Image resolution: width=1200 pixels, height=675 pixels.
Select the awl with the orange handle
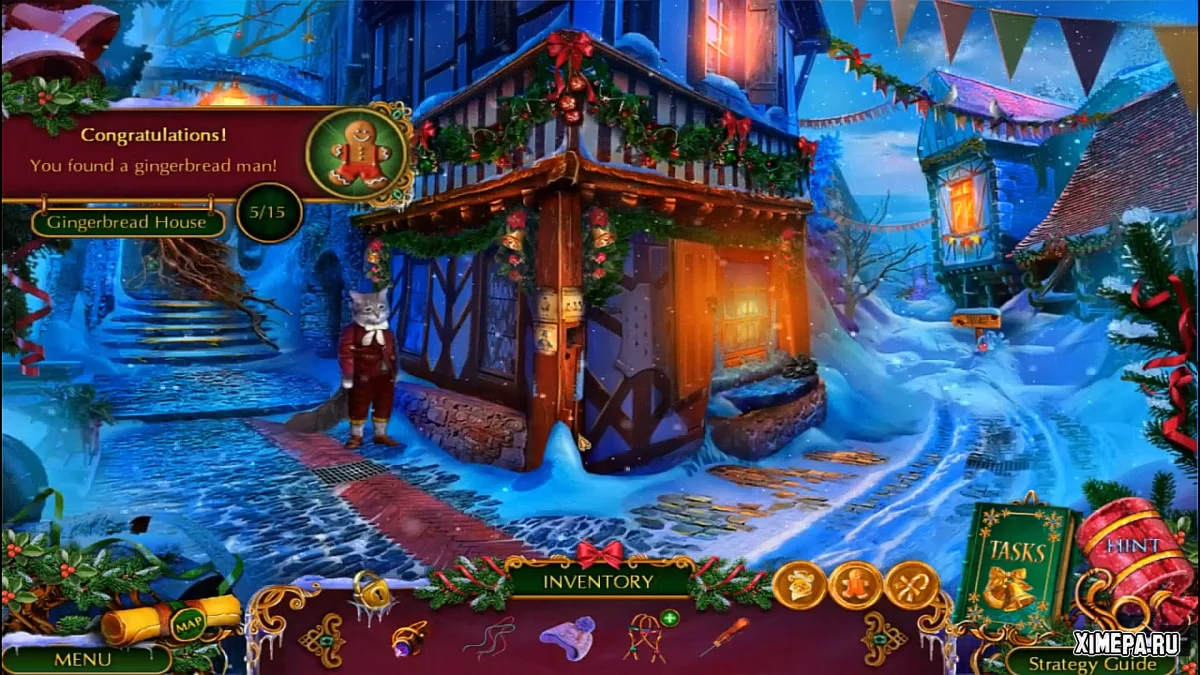pyautogui.click(x=723, y=637)
